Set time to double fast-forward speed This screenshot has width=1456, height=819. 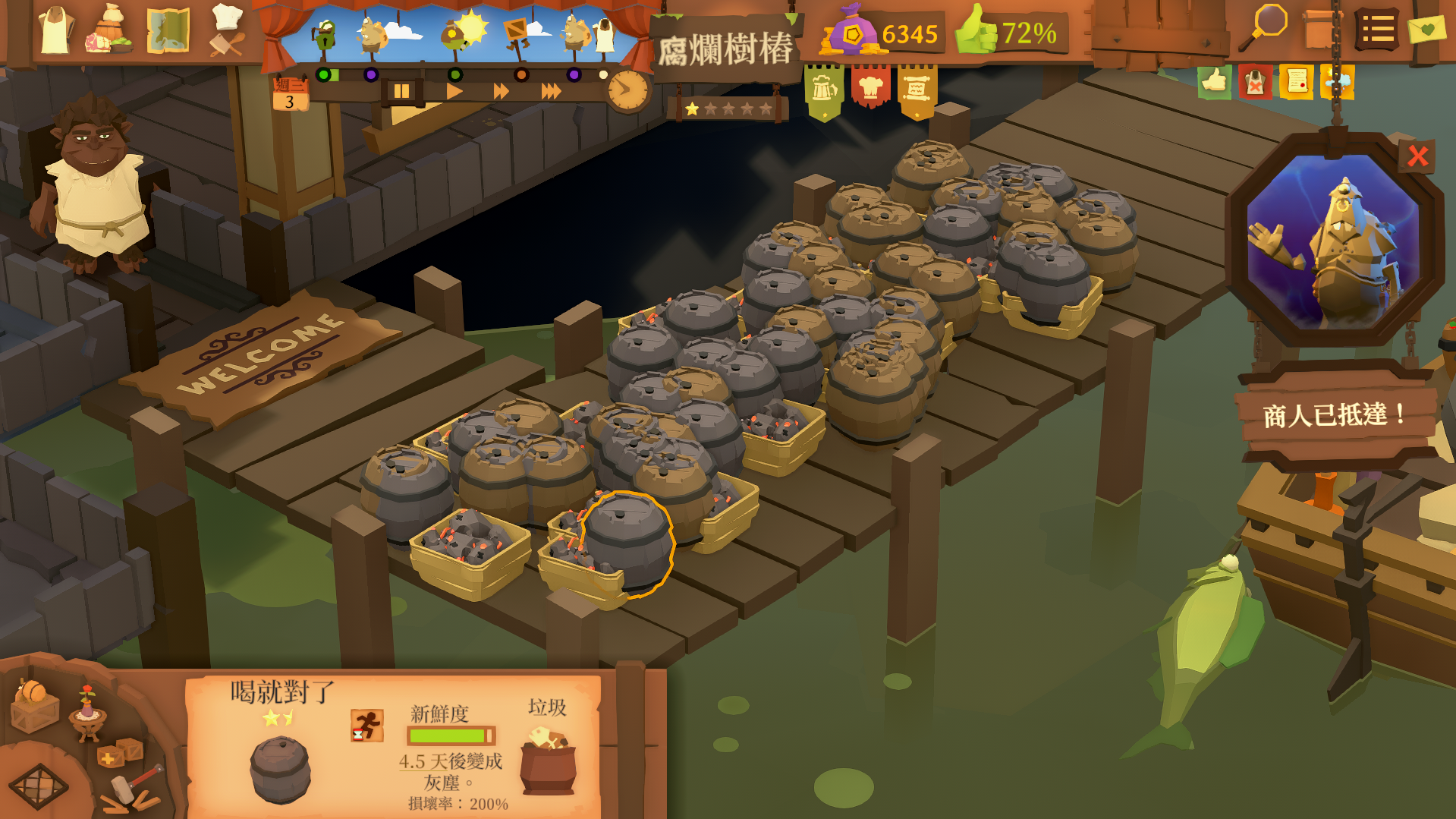502,92
